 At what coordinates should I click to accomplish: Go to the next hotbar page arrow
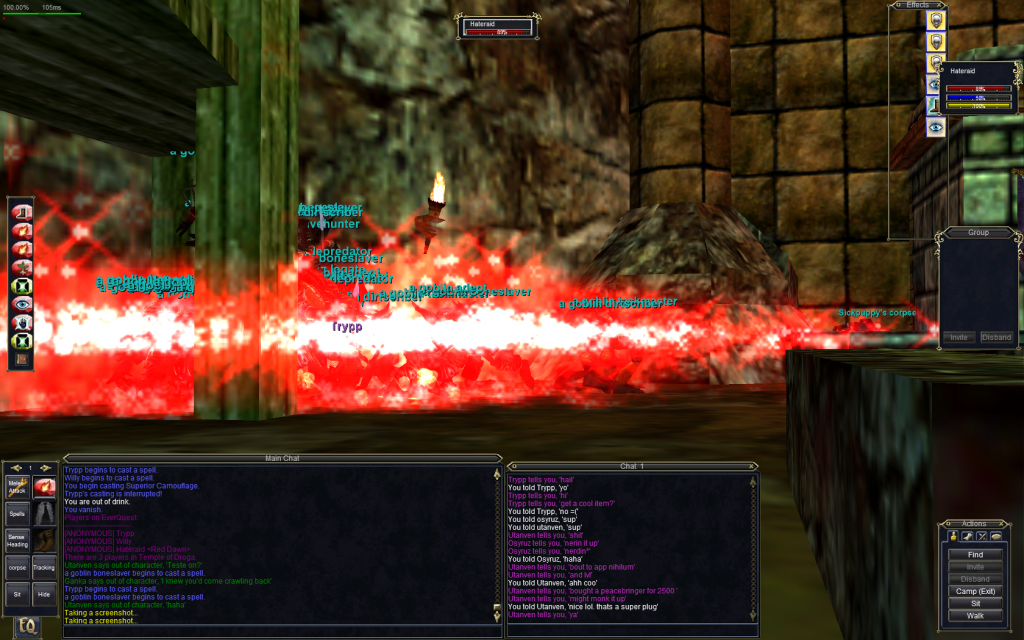(46, 468)
